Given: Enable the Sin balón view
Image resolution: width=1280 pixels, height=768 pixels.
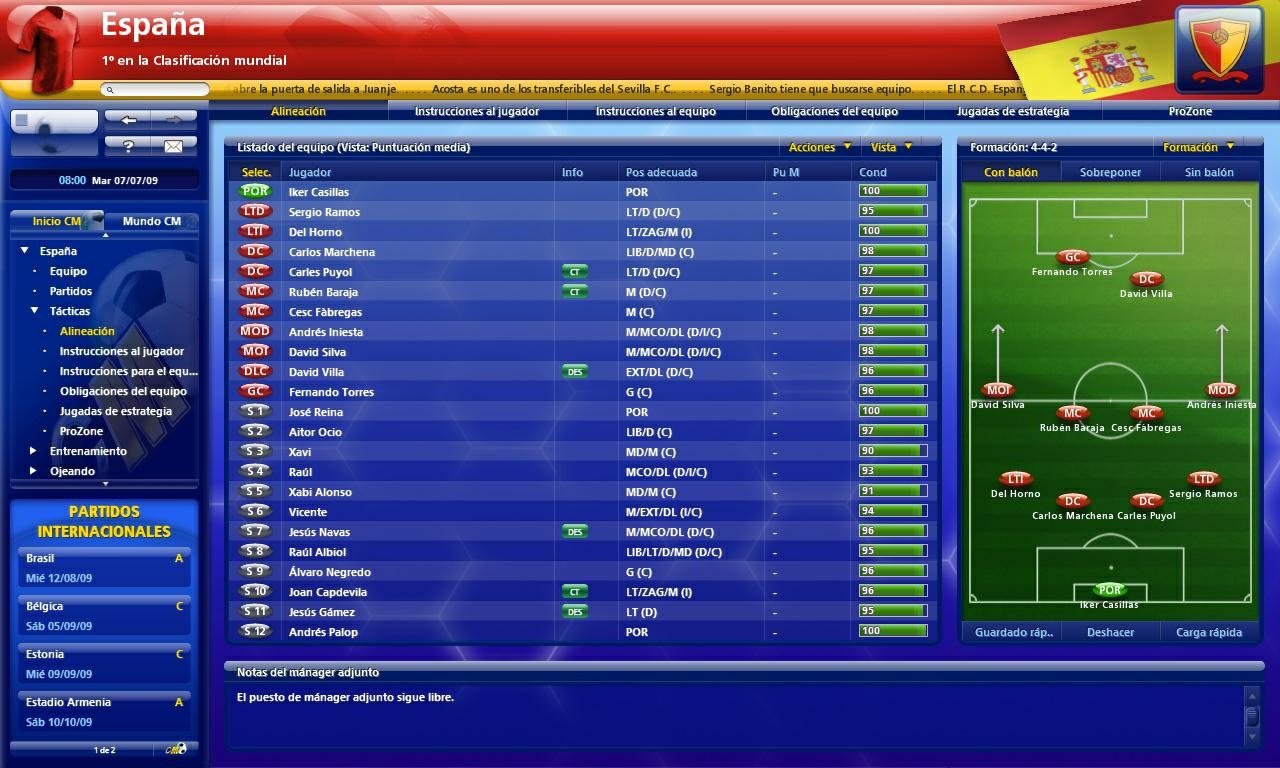Looking at the screenshot, I should (x=1212, y=171).
